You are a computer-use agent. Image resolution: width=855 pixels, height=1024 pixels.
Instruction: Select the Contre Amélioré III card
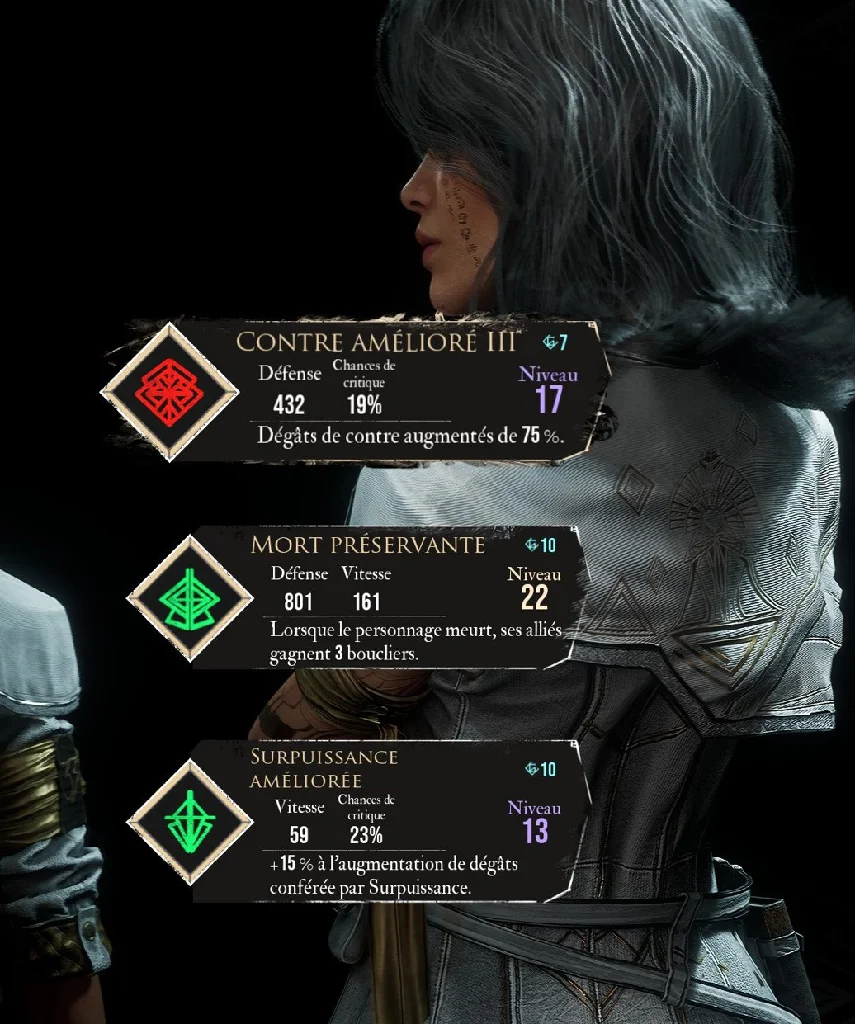[400, 392]
